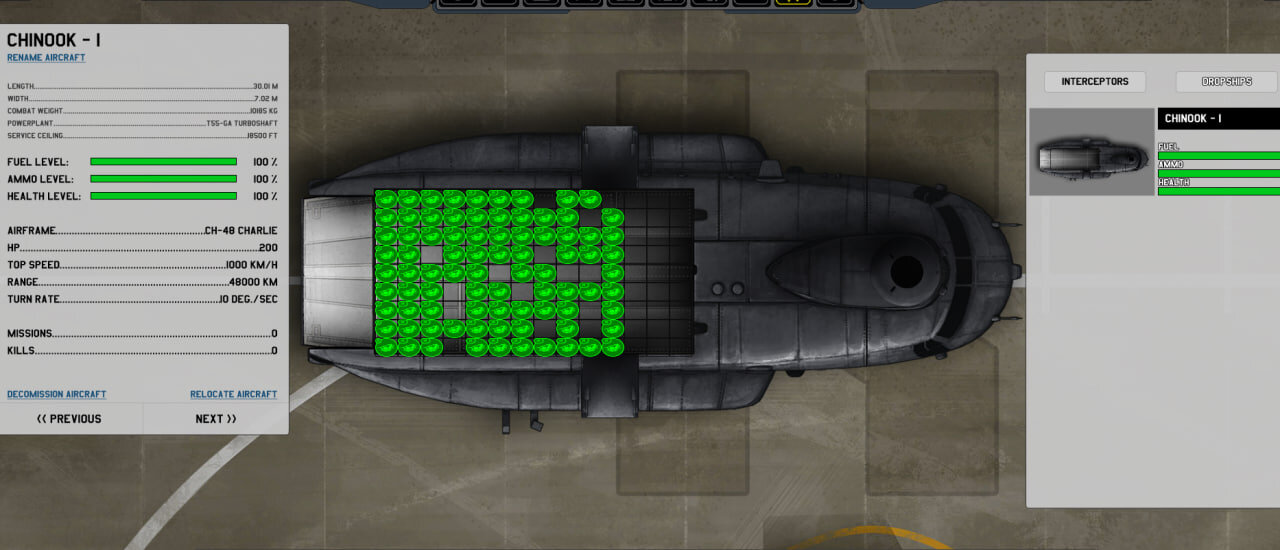The image size is (1280, 550).
Task: Rename the Chinook aircraft
Action: (46, 58)
